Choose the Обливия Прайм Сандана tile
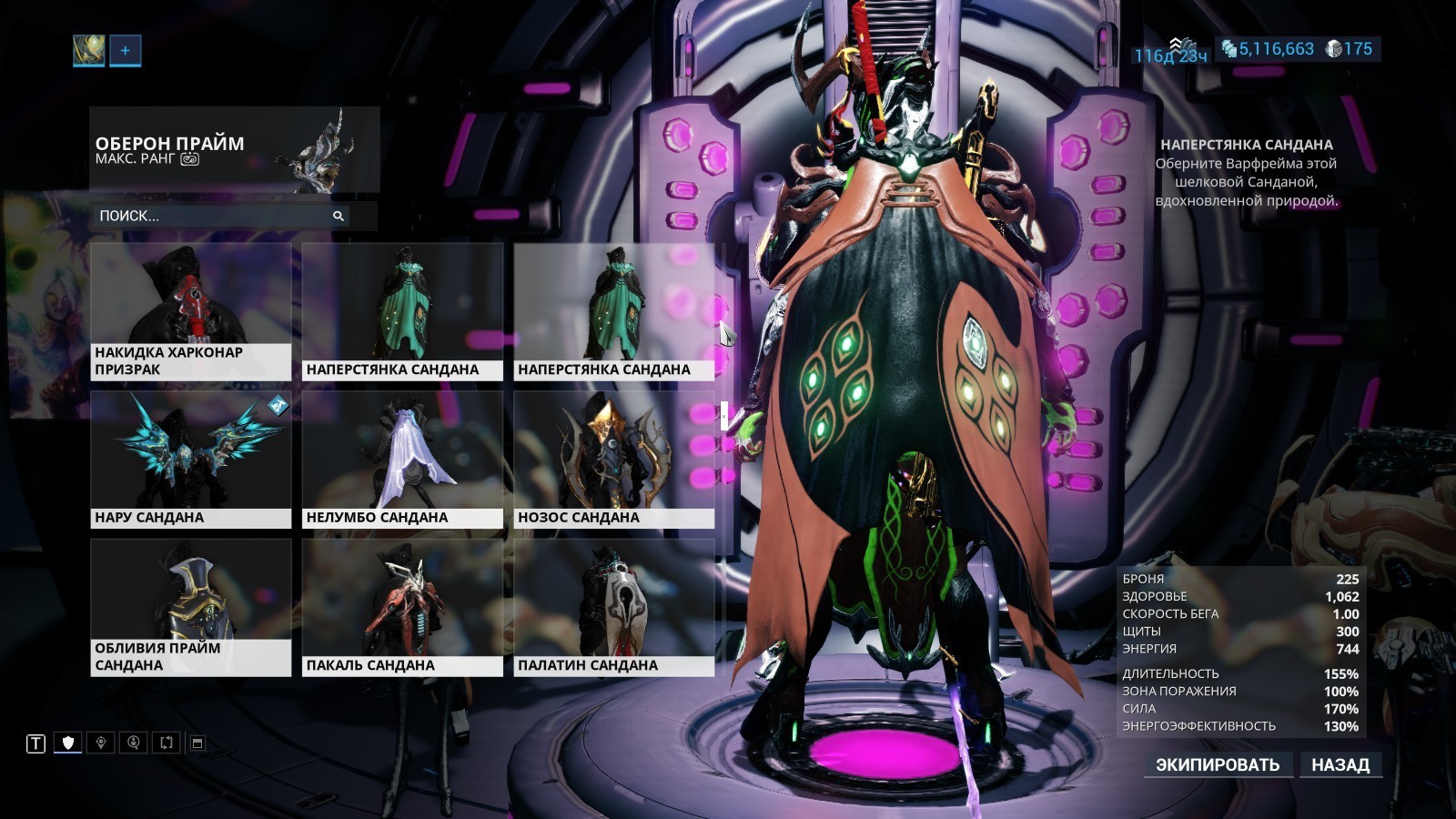The image size is (1456, 819). [x=191, y=607]
